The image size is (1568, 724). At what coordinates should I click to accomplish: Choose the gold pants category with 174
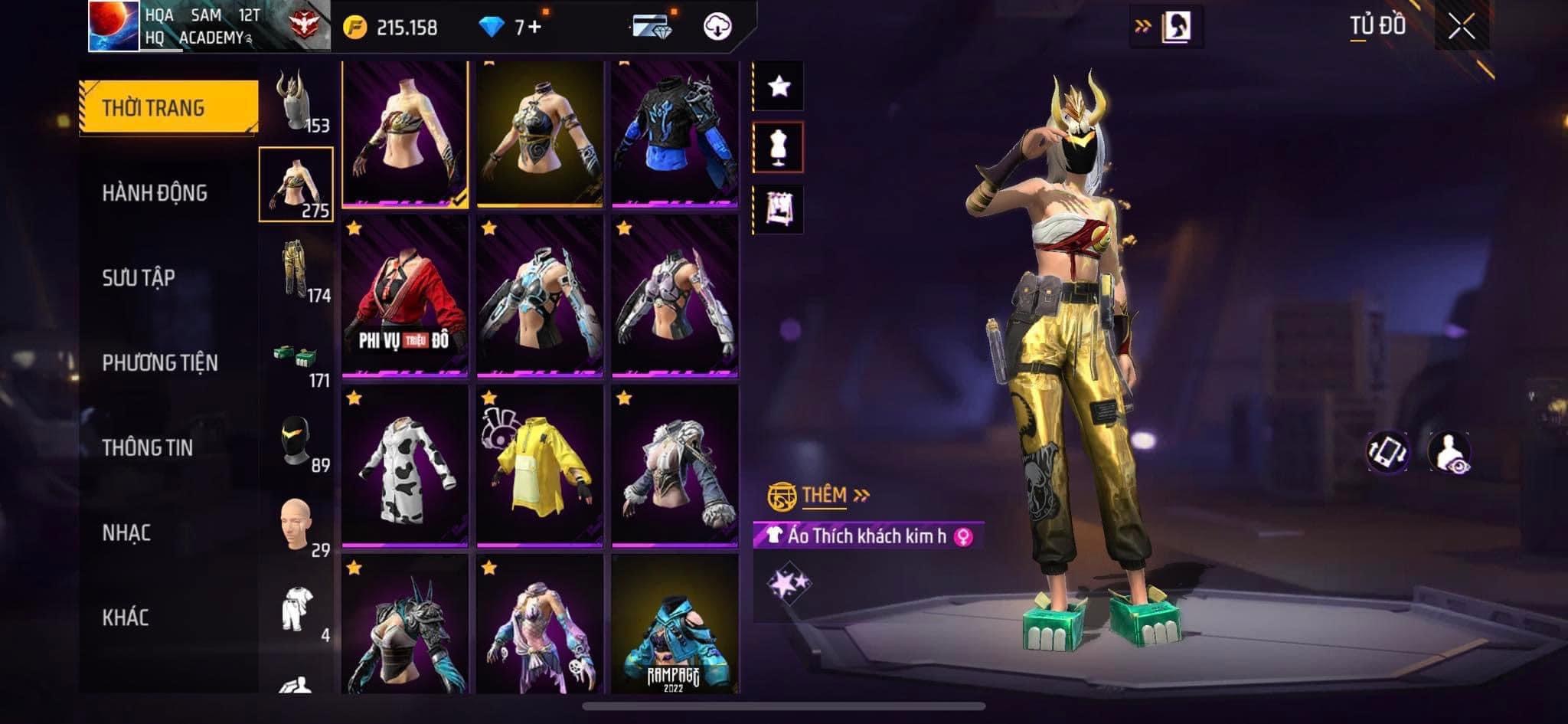pos(297,272)
